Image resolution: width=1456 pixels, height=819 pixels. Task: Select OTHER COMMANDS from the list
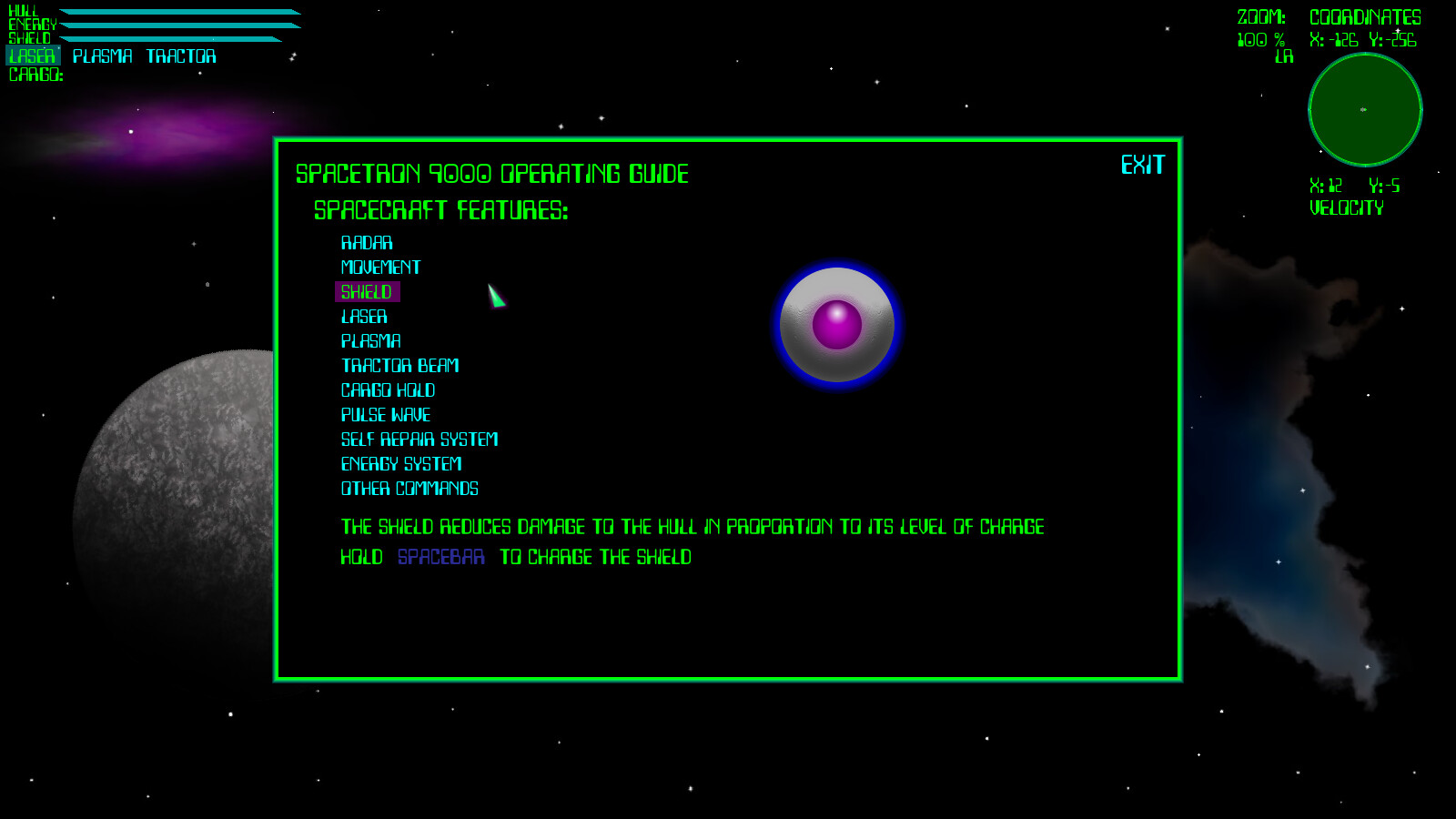tap(409, 489)
